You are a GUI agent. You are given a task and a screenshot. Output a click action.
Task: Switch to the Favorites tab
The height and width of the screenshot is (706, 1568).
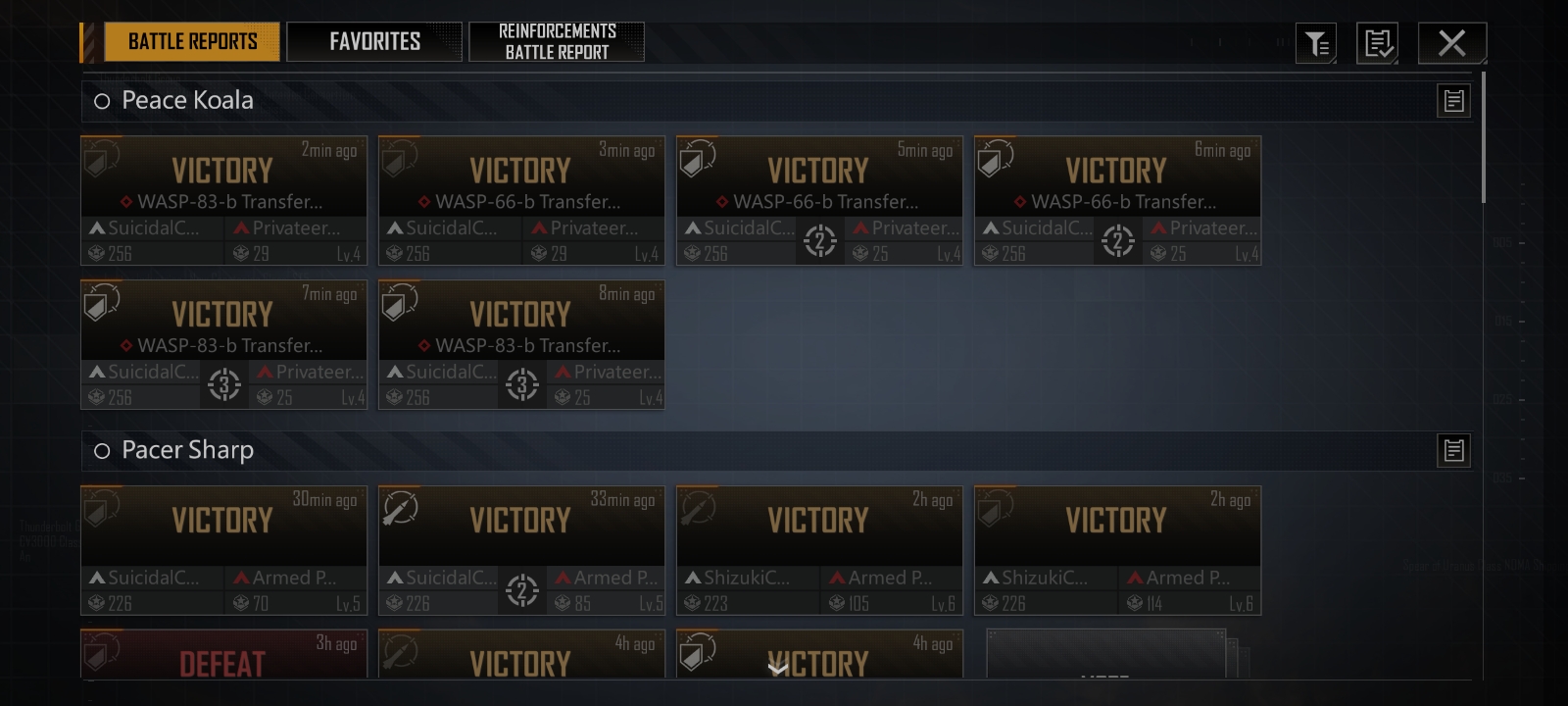[x=374, y=41]
